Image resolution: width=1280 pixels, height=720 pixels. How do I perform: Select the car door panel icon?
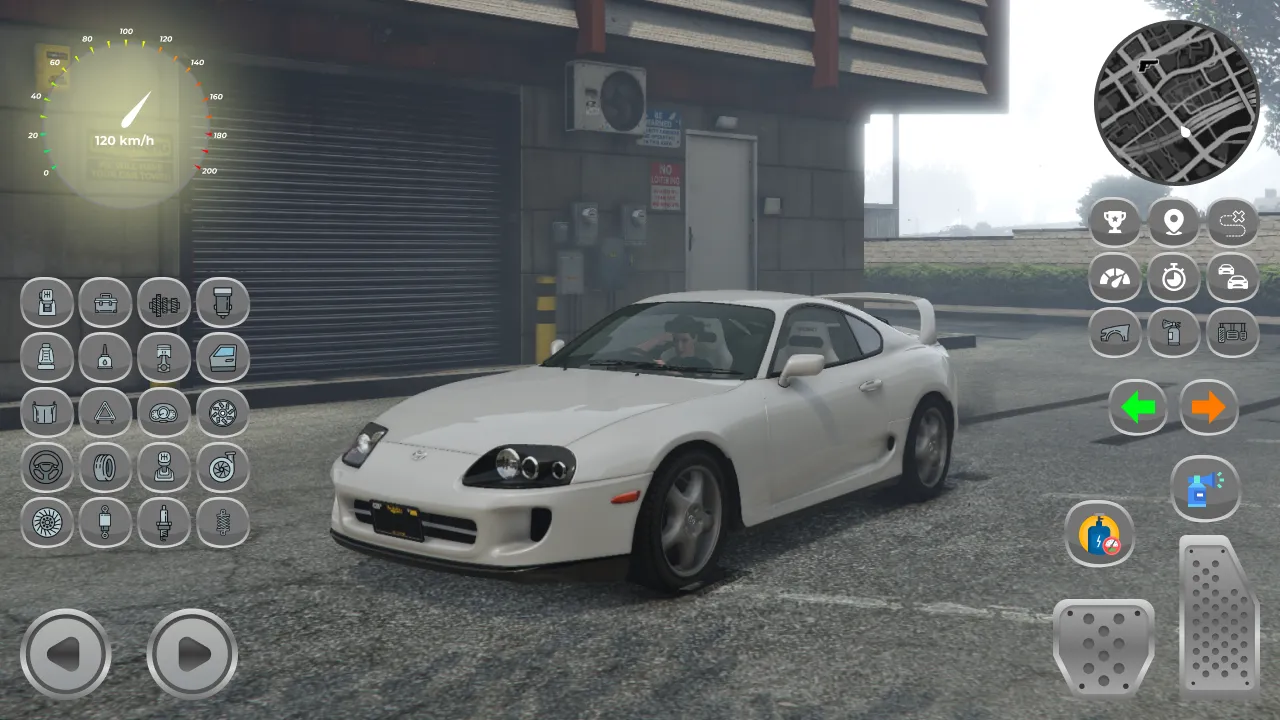point(223,358)
